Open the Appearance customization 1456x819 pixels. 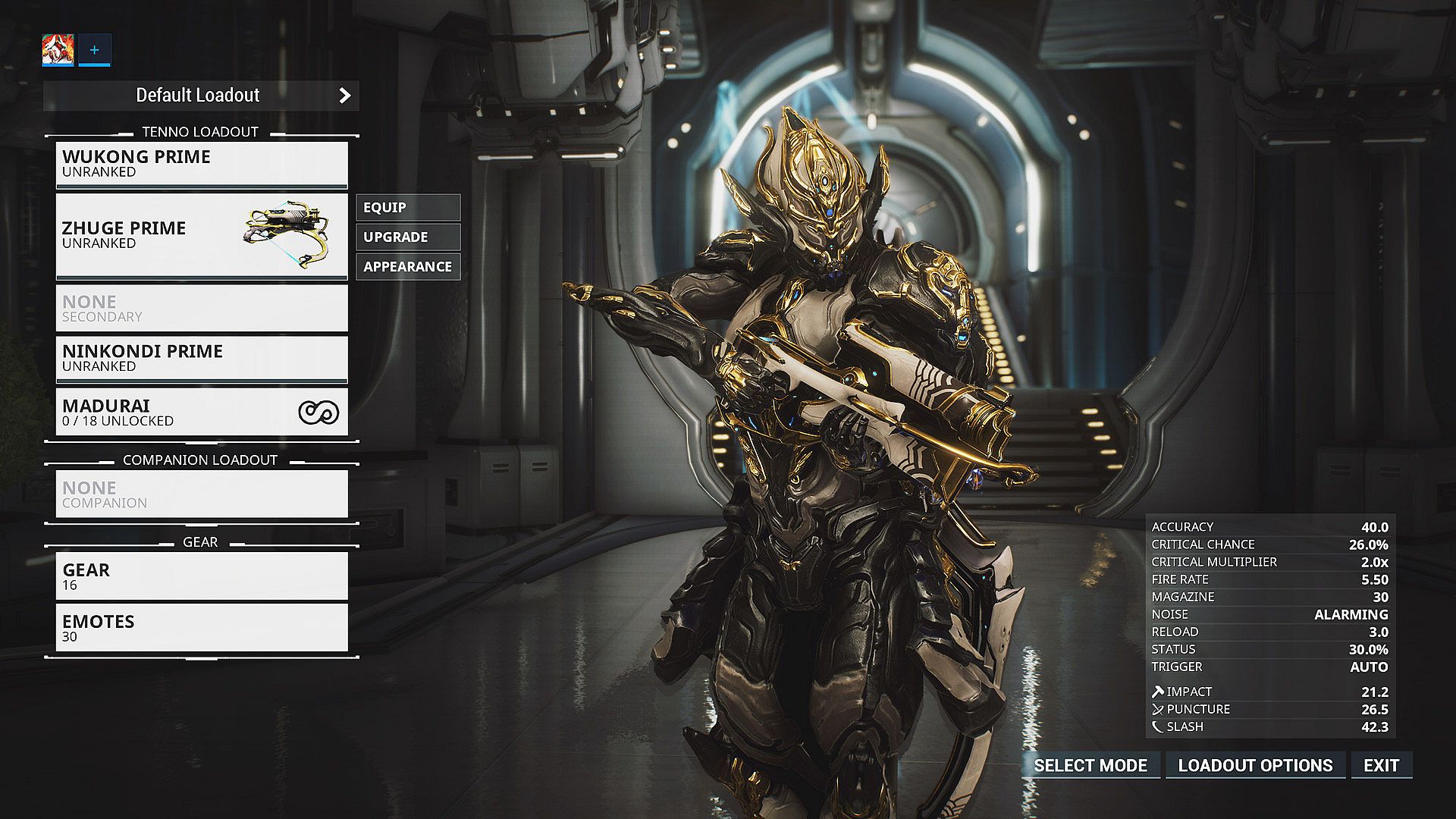click(408, 266)
